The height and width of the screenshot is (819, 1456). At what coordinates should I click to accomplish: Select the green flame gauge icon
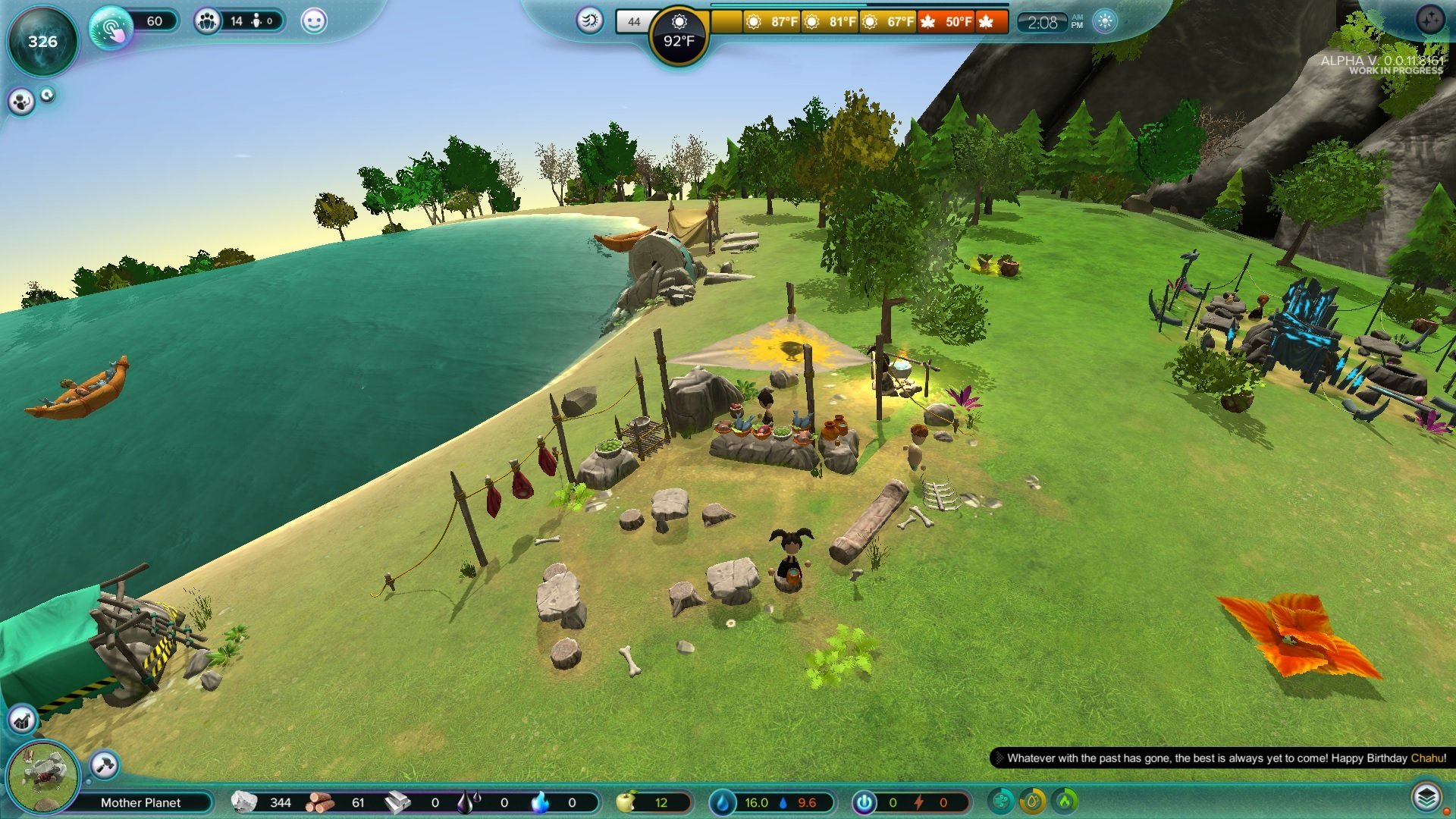point(1065,801)
